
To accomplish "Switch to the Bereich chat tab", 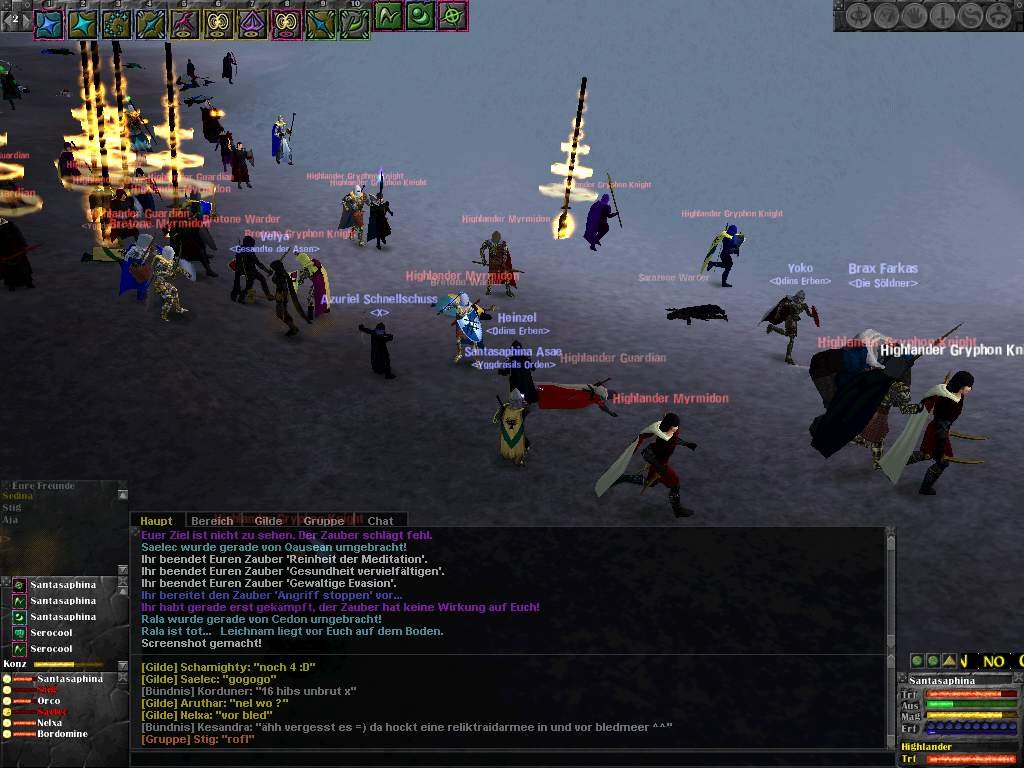I will 212,521.
